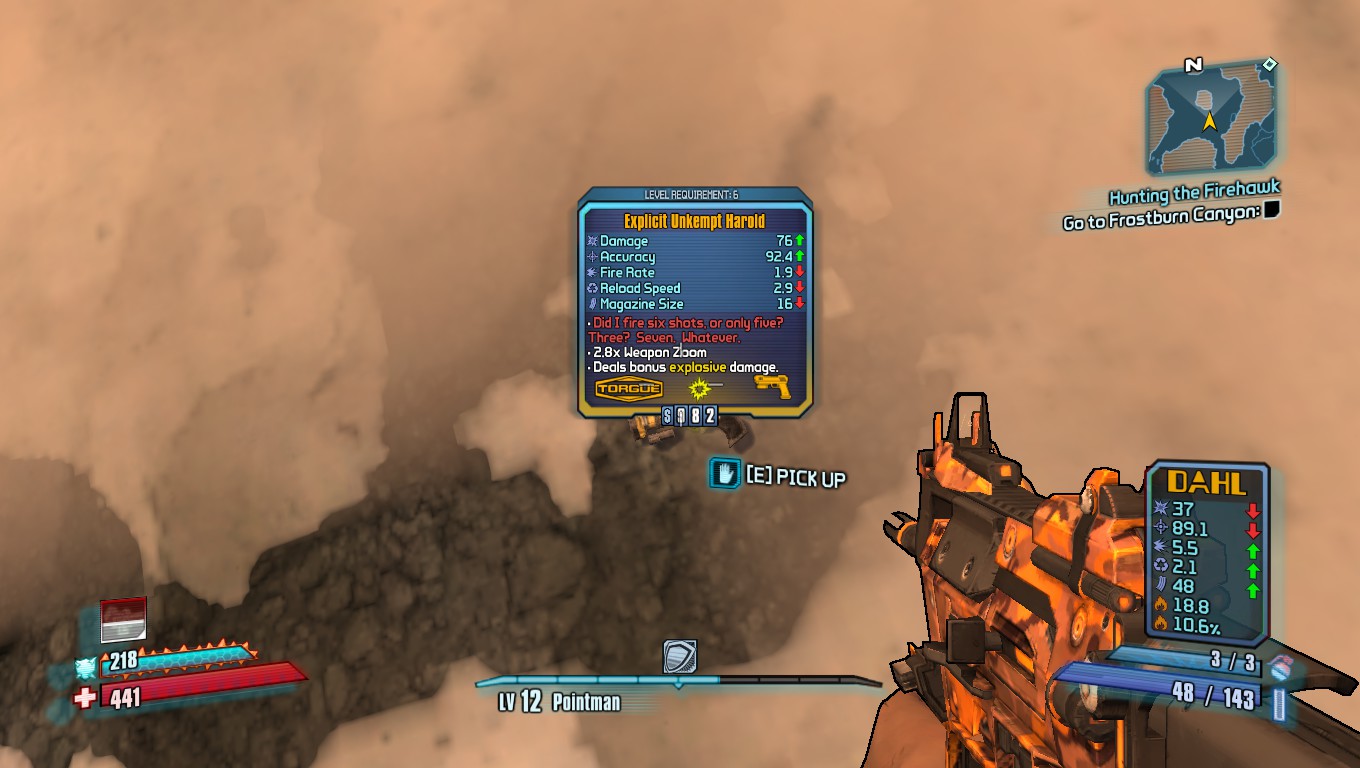Toggle the green up arrow beside Damage 76
This screenshot has width=1360, height=768.
click(x=797, y=242)
